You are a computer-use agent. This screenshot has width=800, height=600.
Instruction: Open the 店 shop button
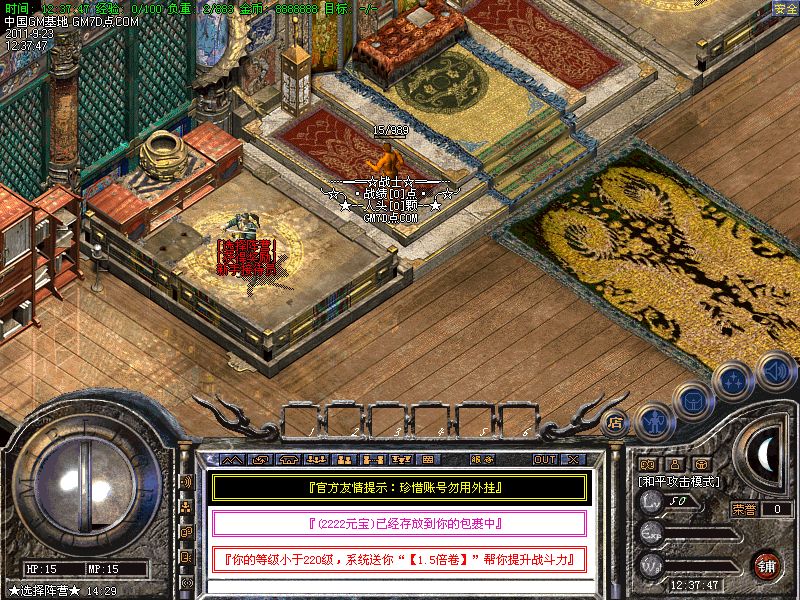click(616, 421)
